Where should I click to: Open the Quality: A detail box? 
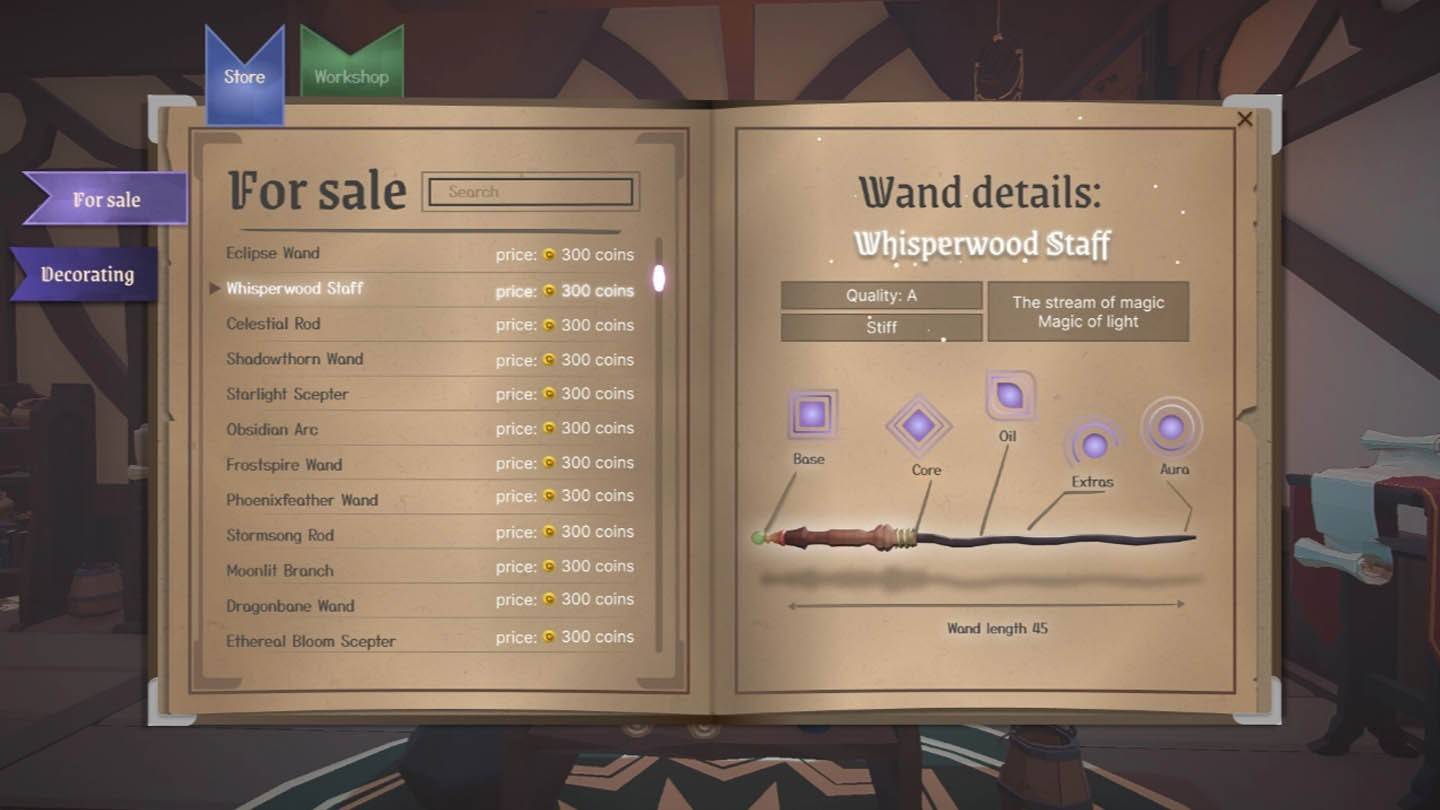pos(881,295)
